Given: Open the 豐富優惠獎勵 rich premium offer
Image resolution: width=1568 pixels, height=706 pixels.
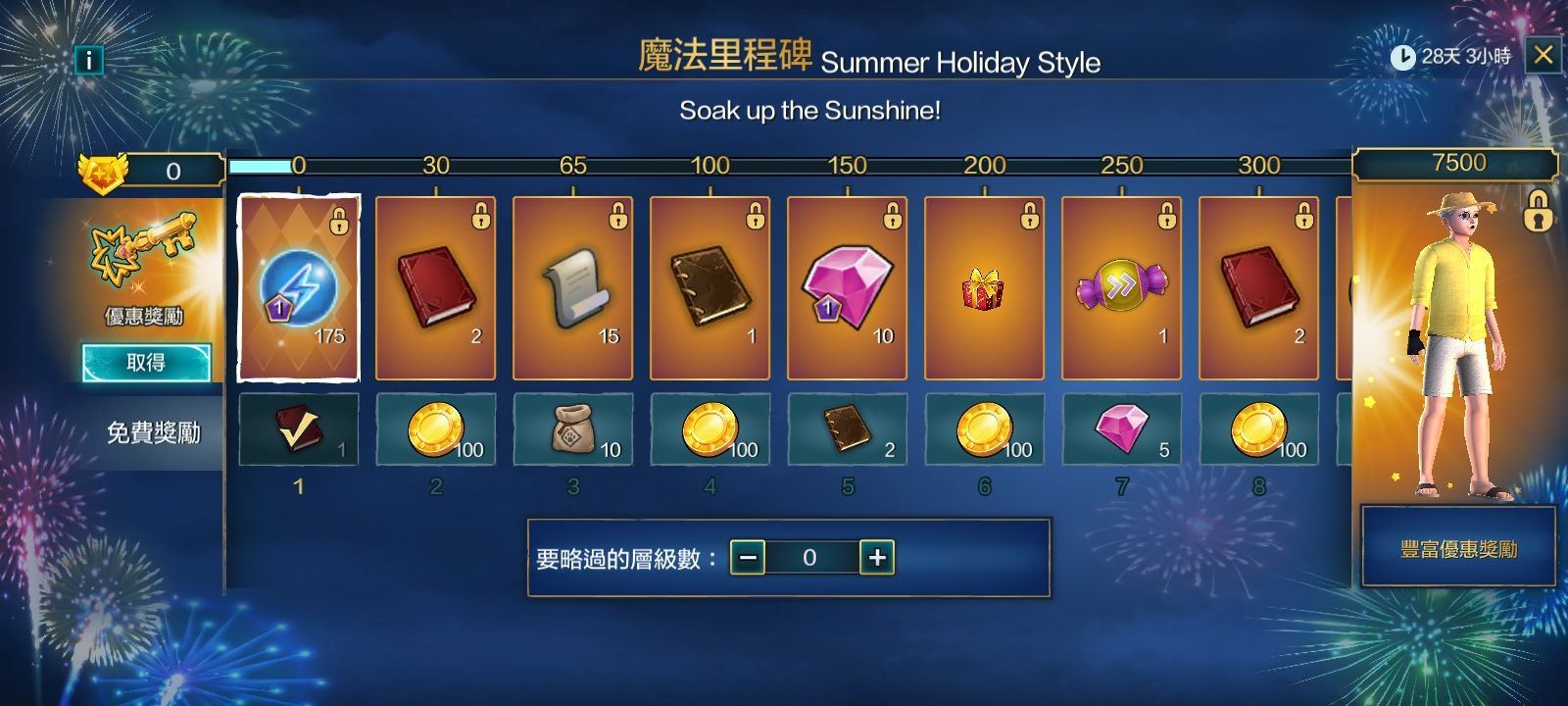Looking at the screenshot, I should [x=1458, y=548].
